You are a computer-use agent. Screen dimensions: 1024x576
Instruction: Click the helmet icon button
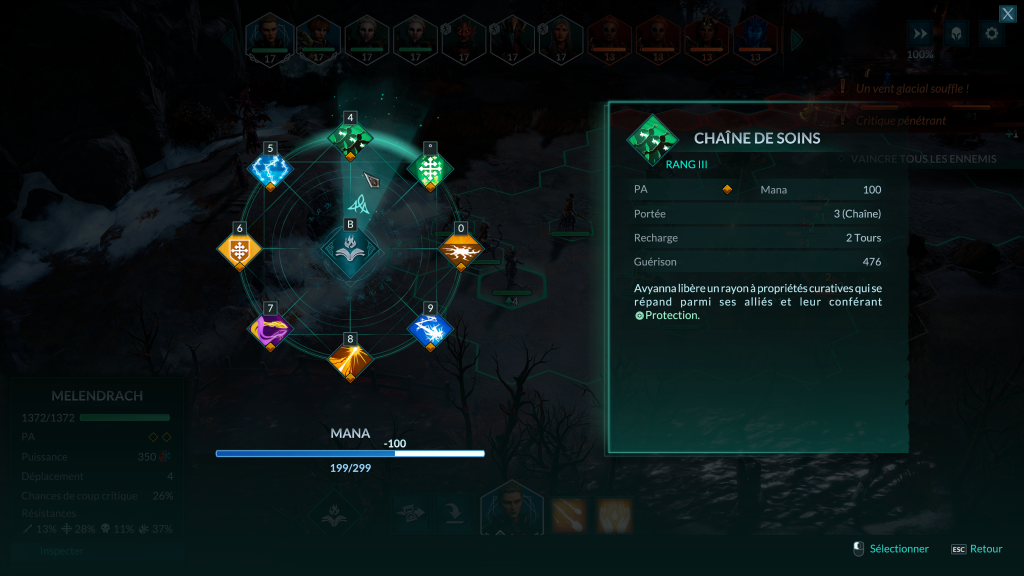tap(955, 34)
